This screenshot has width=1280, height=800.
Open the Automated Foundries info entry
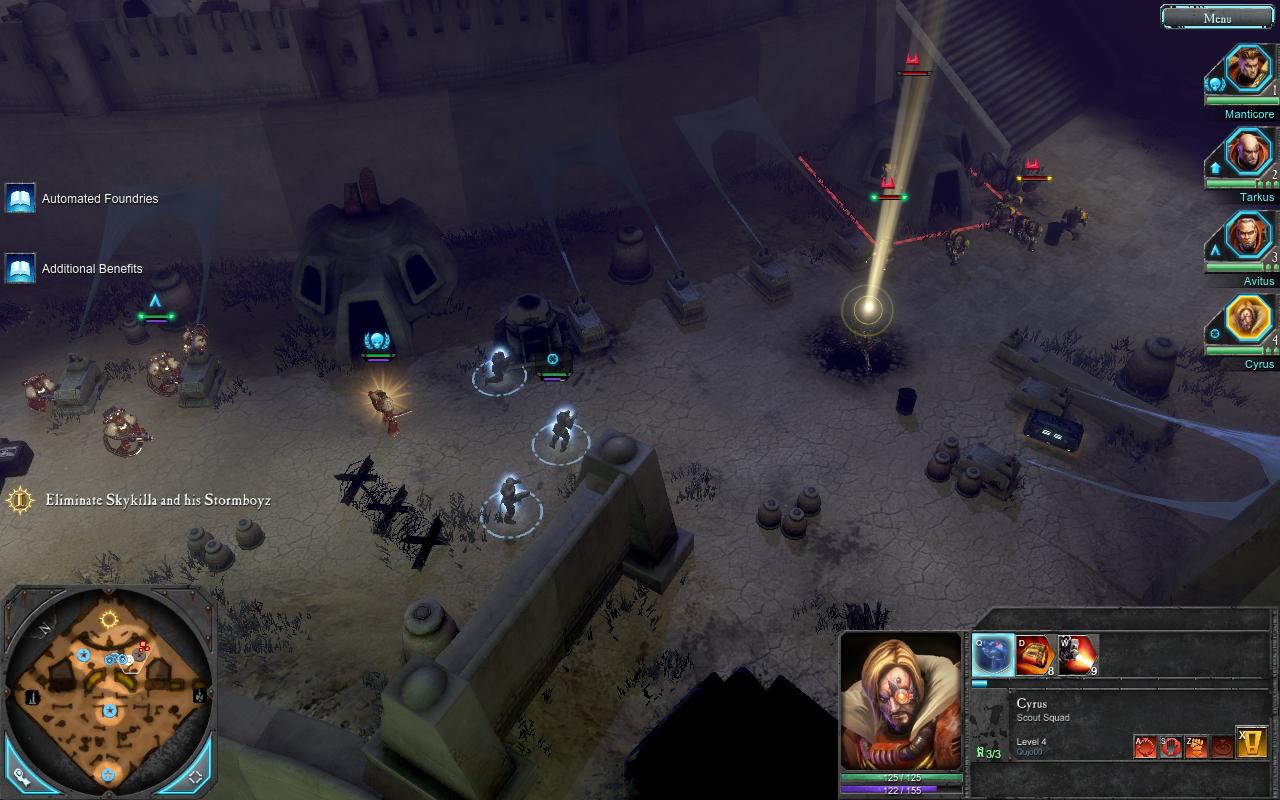coord(21,198)
